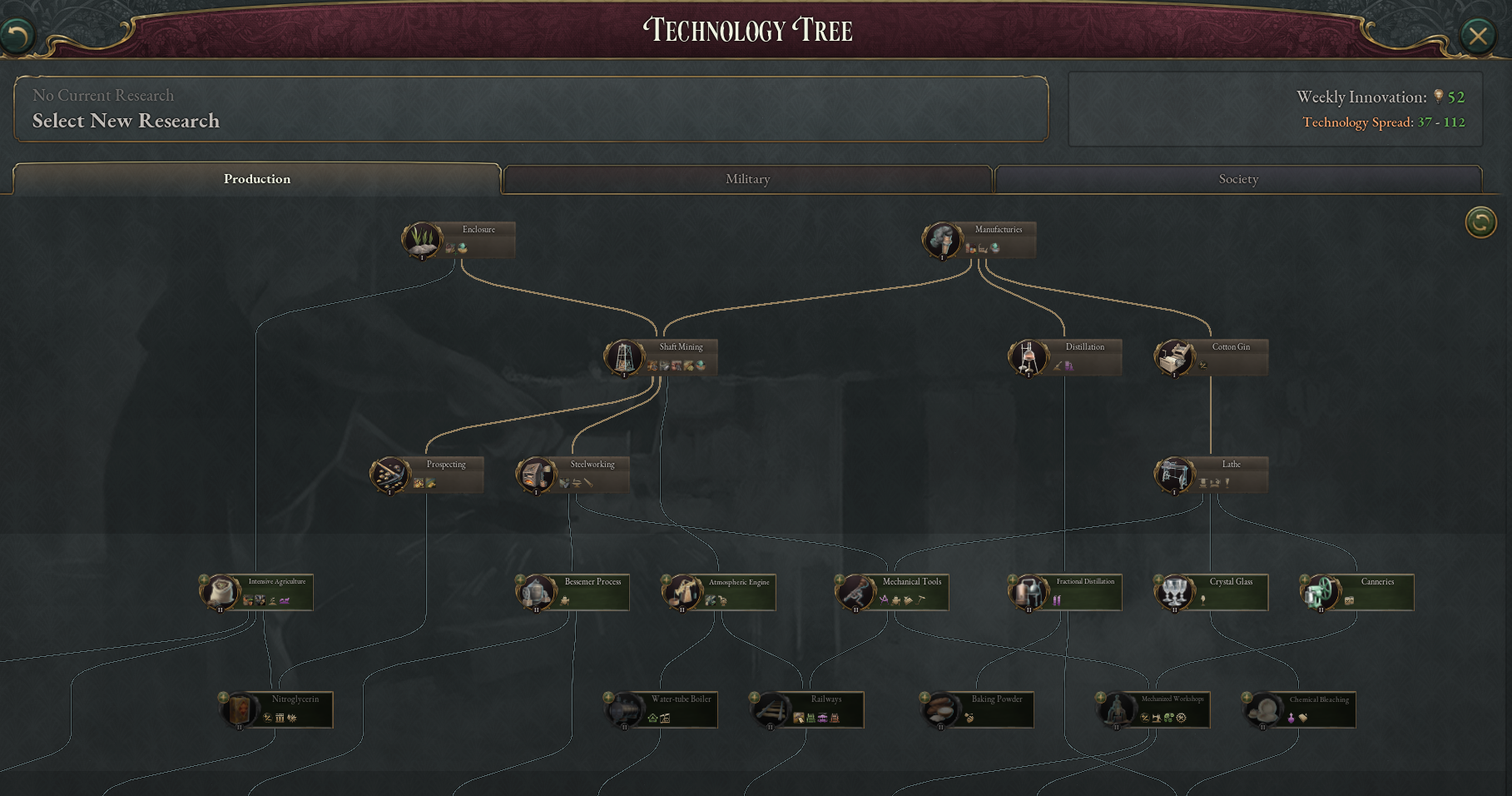Click the back arrow in the top-left corner

pos(18,35)
